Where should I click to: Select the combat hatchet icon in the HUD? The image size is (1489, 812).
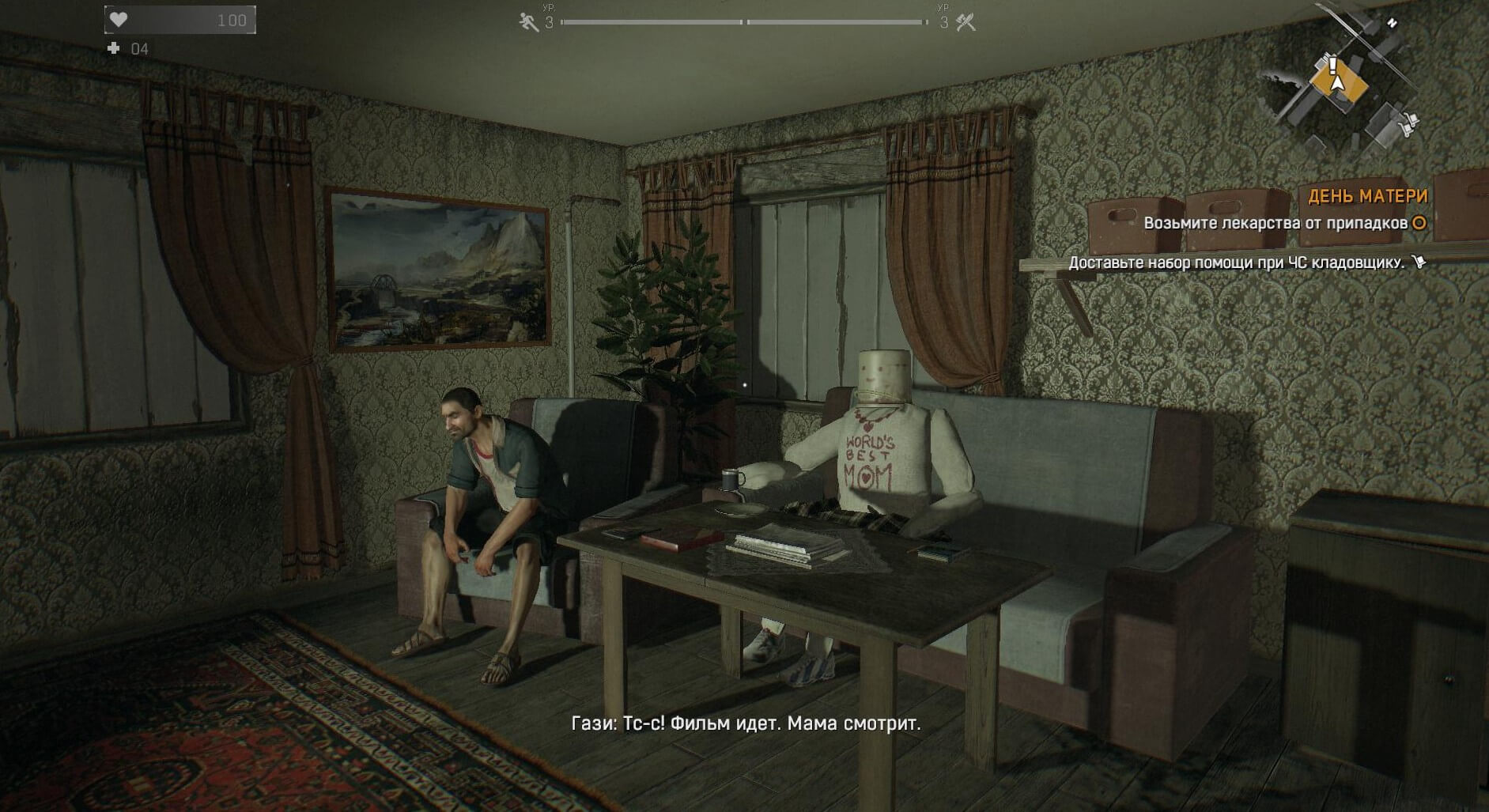click(966, 21)
